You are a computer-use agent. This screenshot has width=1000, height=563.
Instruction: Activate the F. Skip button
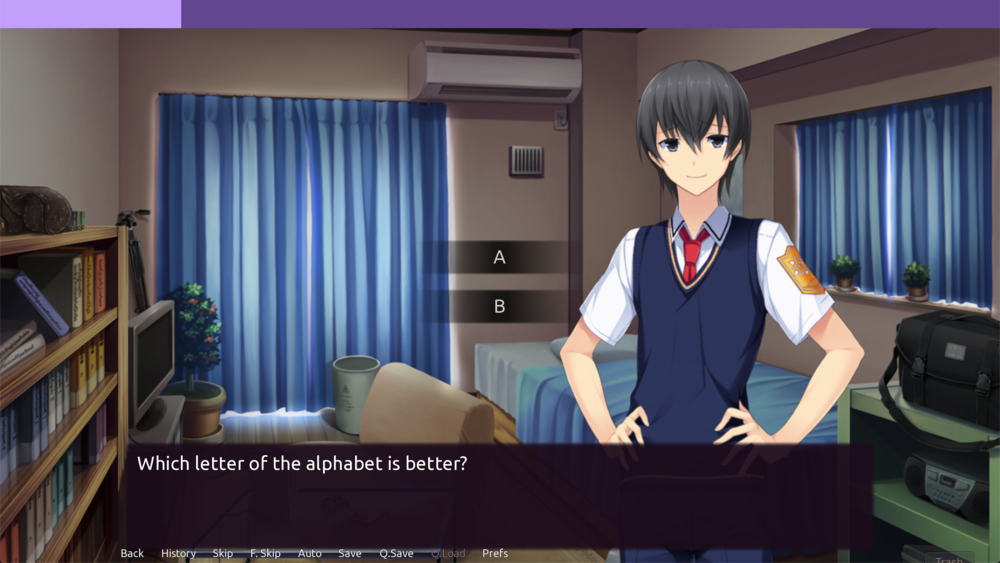pos(265,553)
